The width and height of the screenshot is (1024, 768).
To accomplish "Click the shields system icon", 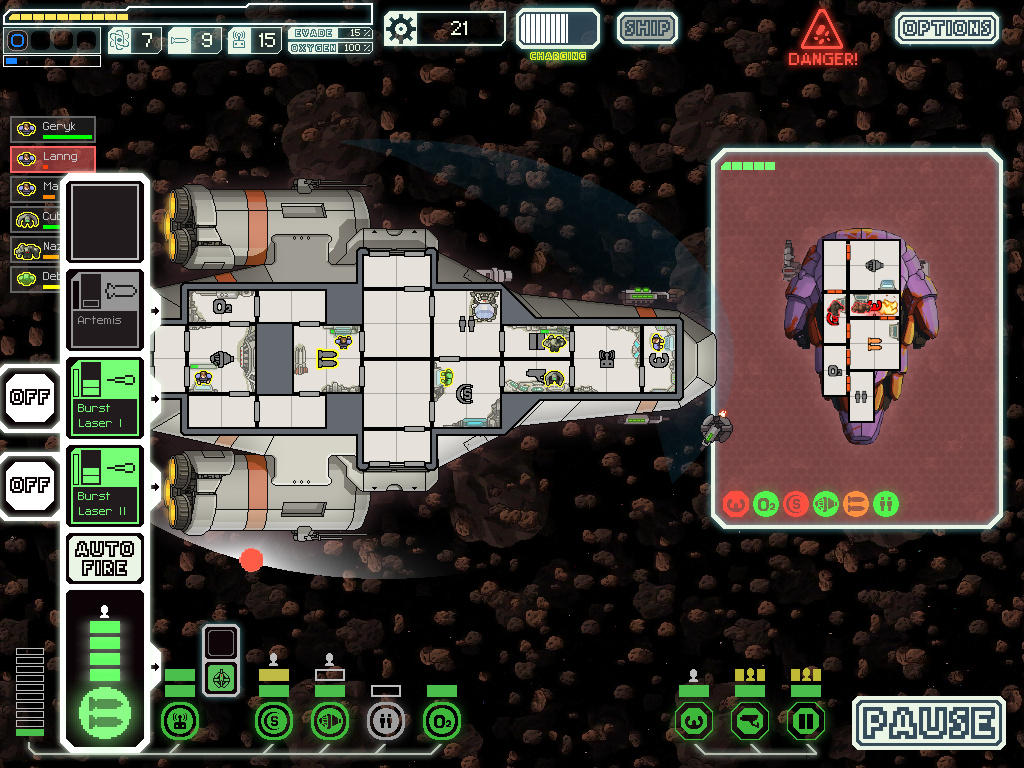I will (273, 720).
